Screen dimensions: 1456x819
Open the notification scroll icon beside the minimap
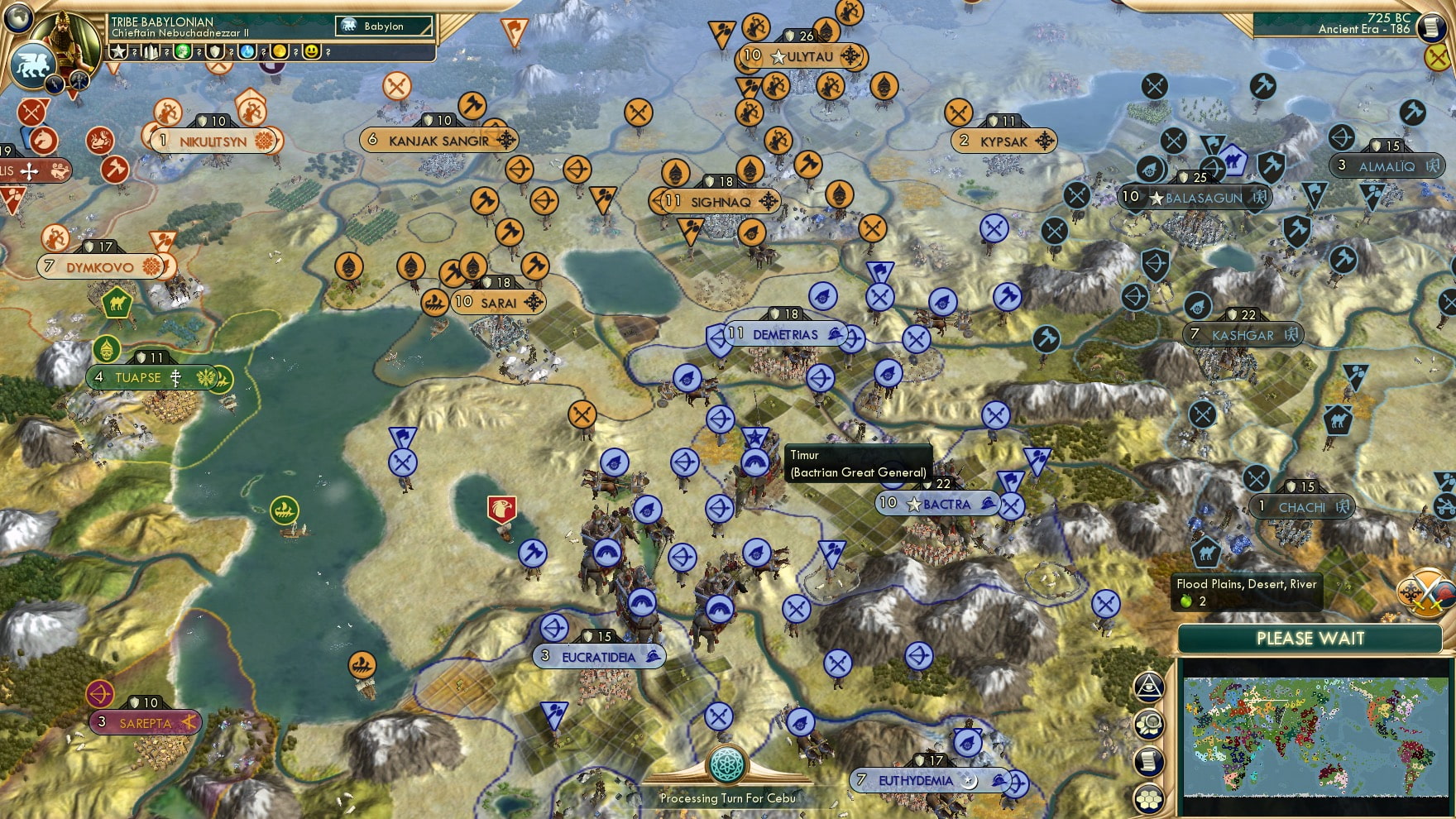tap(1148, 760)
